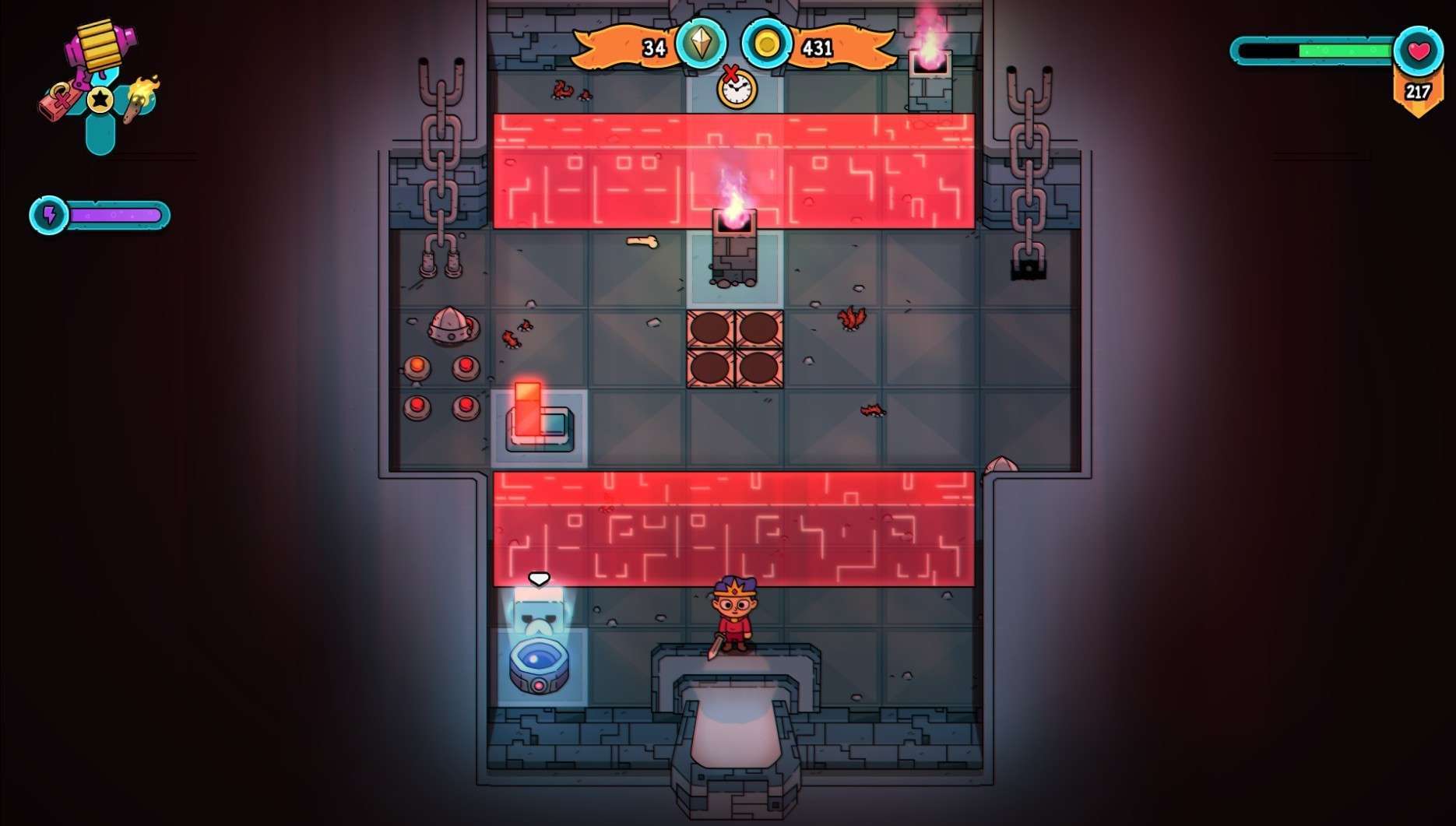Click the crystal gem currency icon

702,44
